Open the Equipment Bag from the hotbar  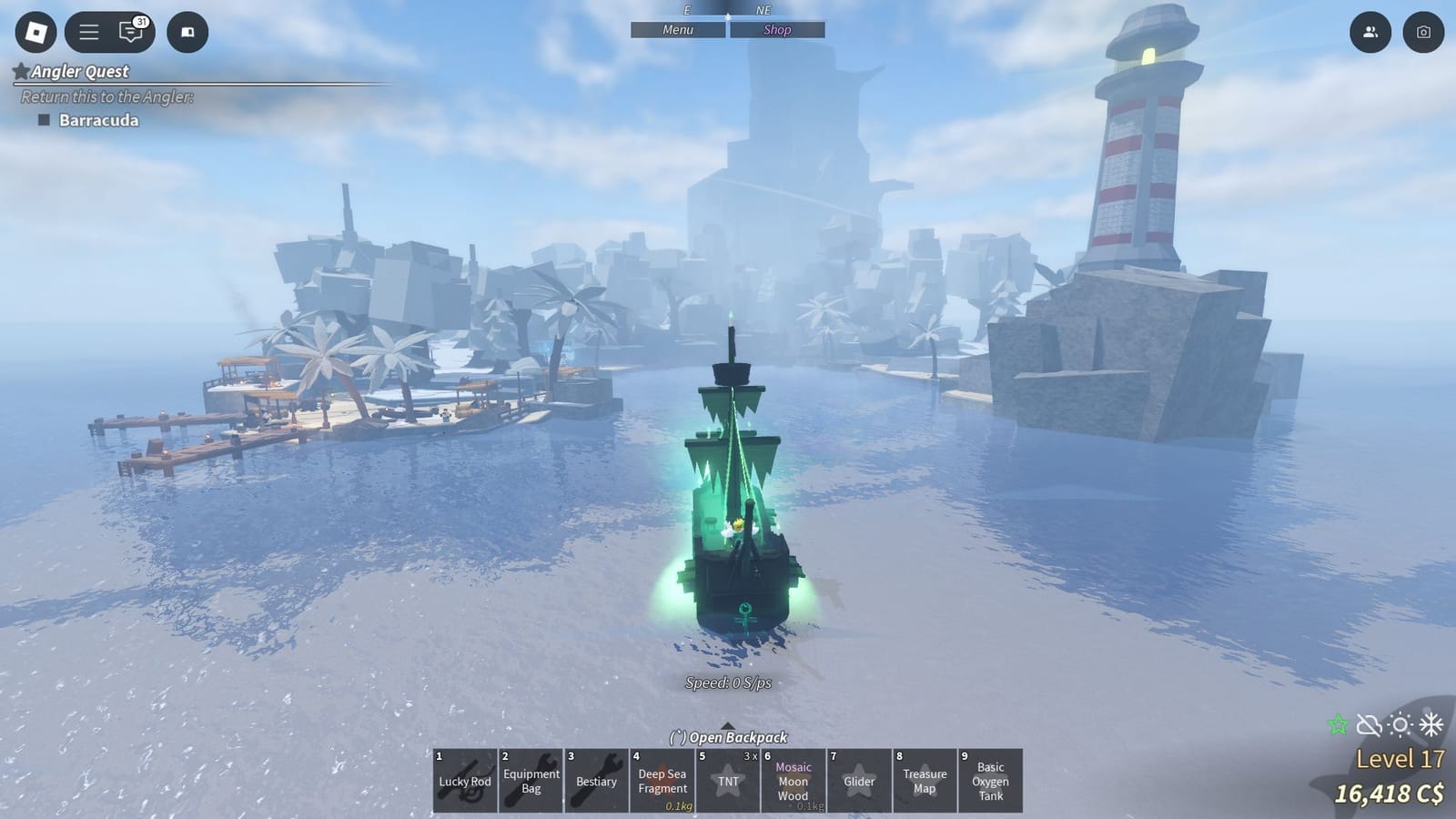(531, 781)
